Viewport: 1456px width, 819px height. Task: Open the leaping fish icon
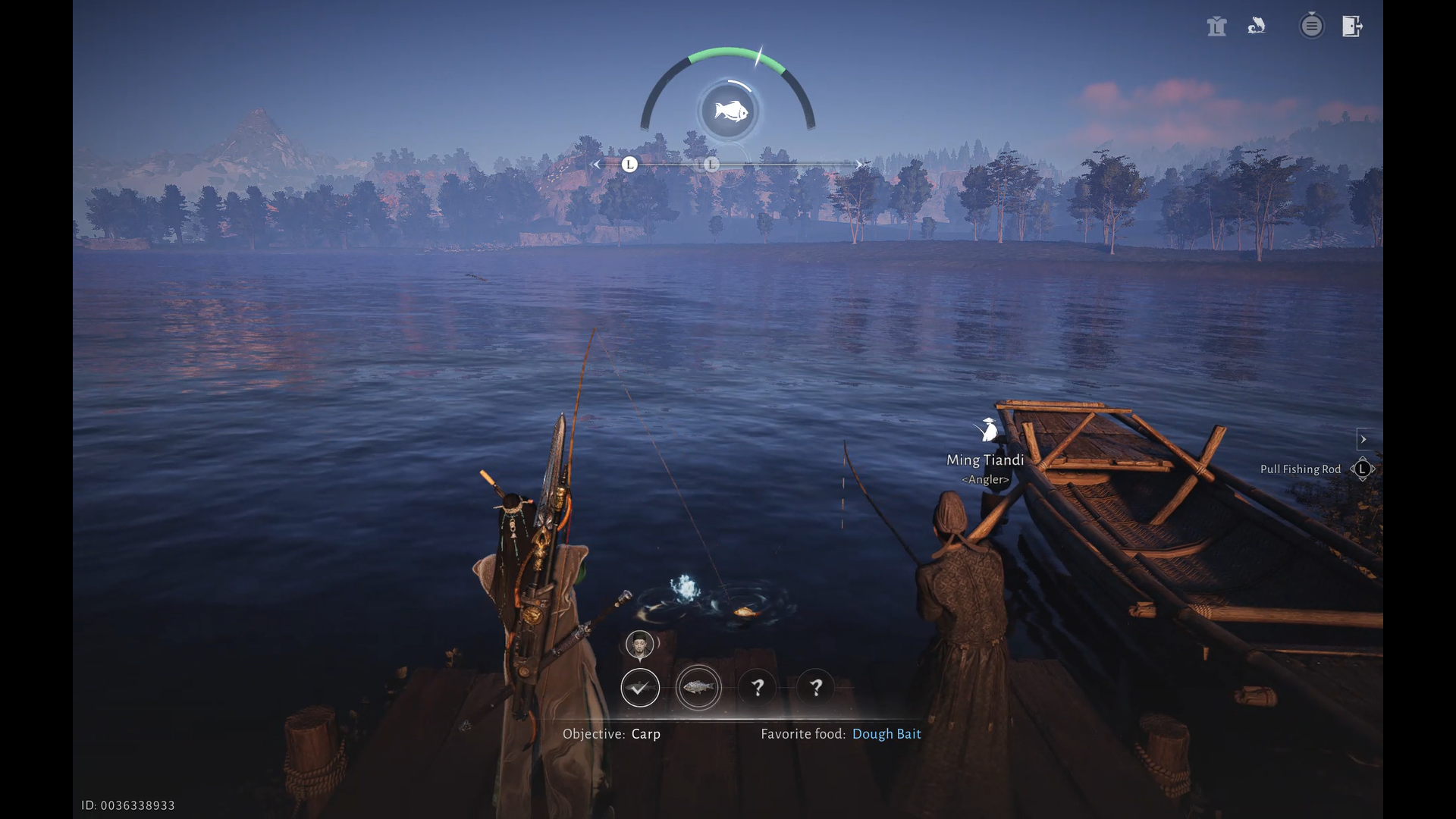click(x=1257, y=27)
